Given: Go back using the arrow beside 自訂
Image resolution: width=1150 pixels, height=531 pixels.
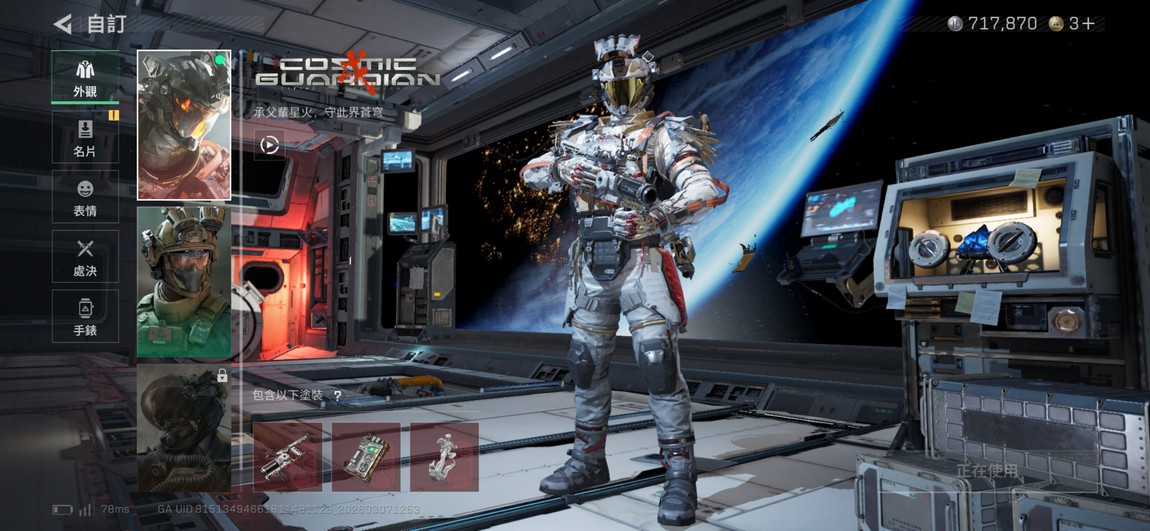Looking at the screenshot, I should coord(63,24).
